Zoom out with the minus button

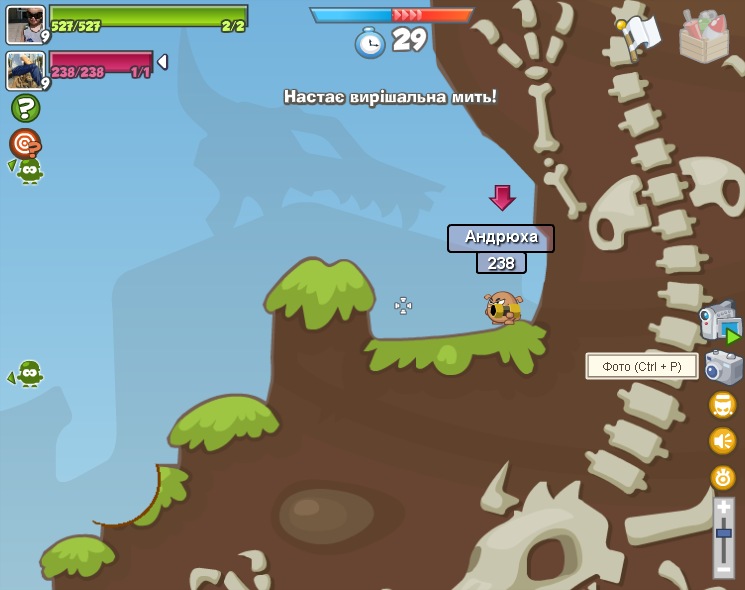724,568
